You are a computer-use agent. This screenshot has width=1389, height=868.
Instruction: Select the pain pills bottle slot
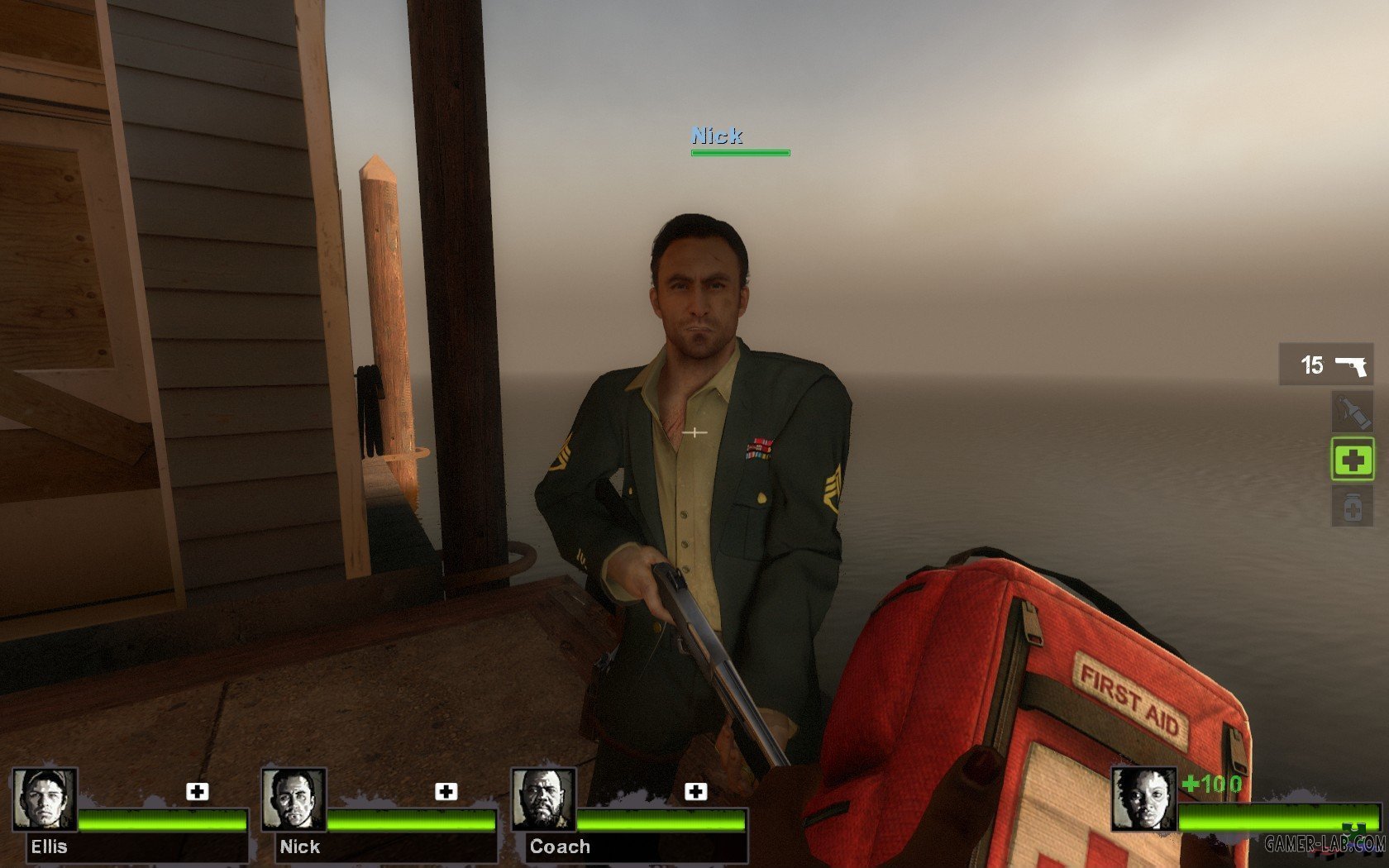tap(1352, 506)
